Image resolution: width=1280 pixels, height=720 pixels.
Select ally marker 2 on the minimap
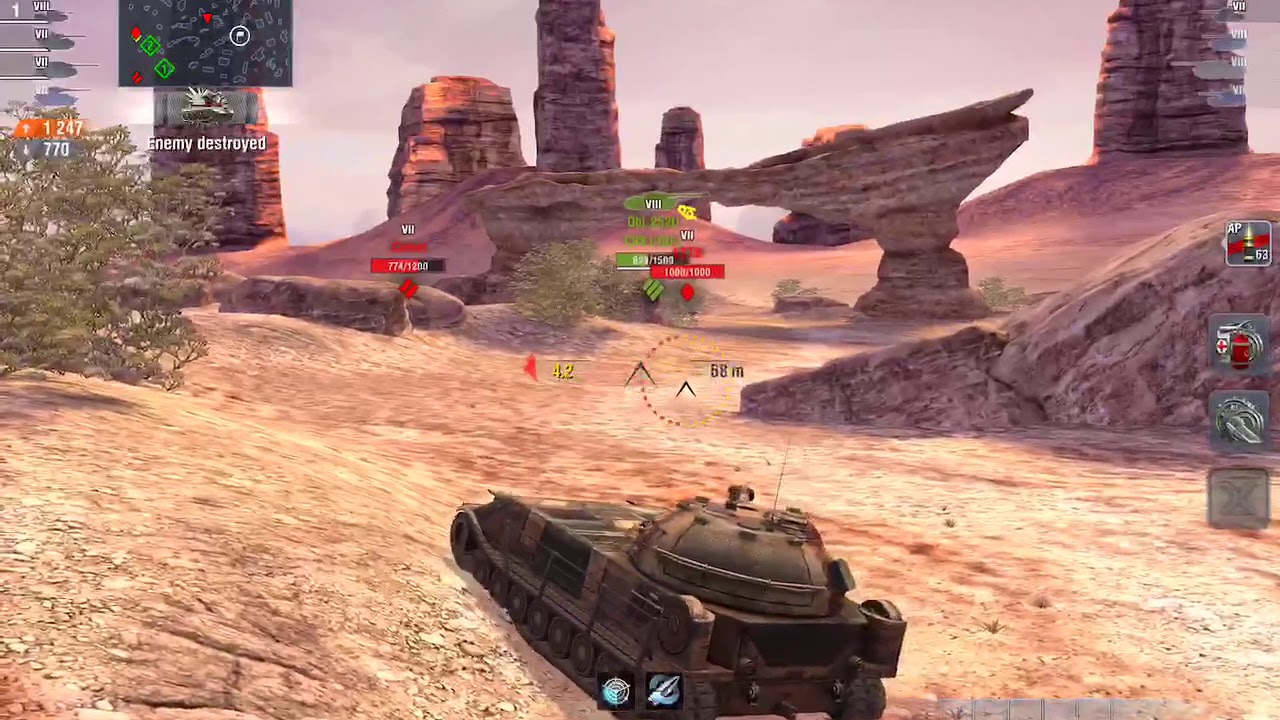150,46
